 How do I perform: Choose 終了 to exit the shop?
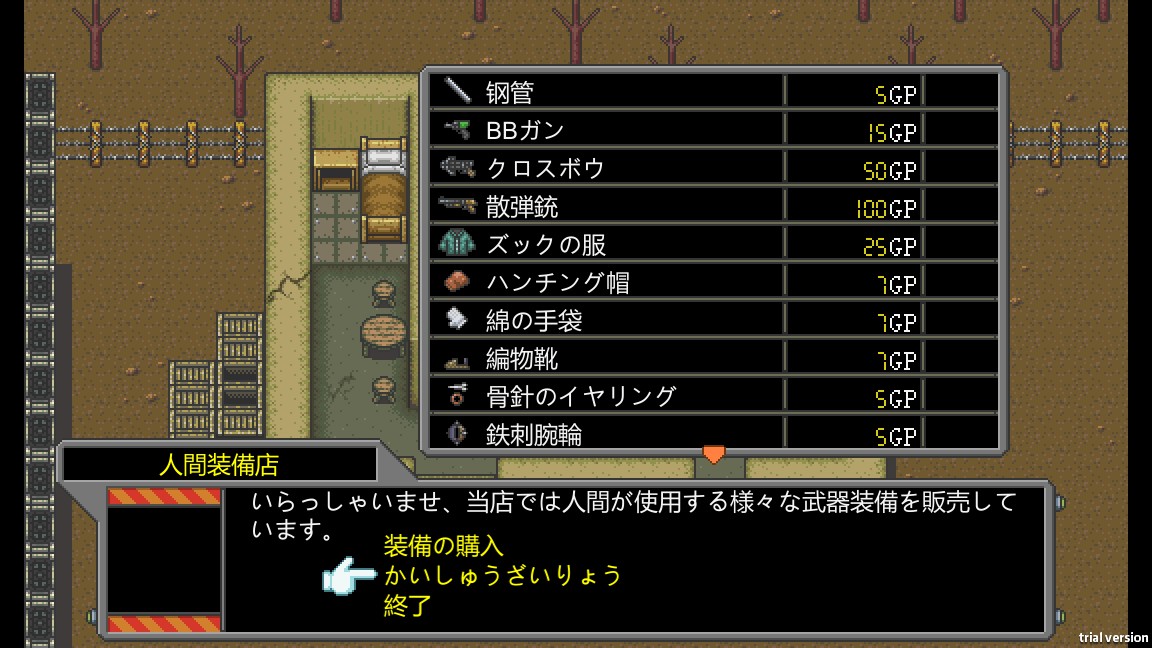coord(407,605)
